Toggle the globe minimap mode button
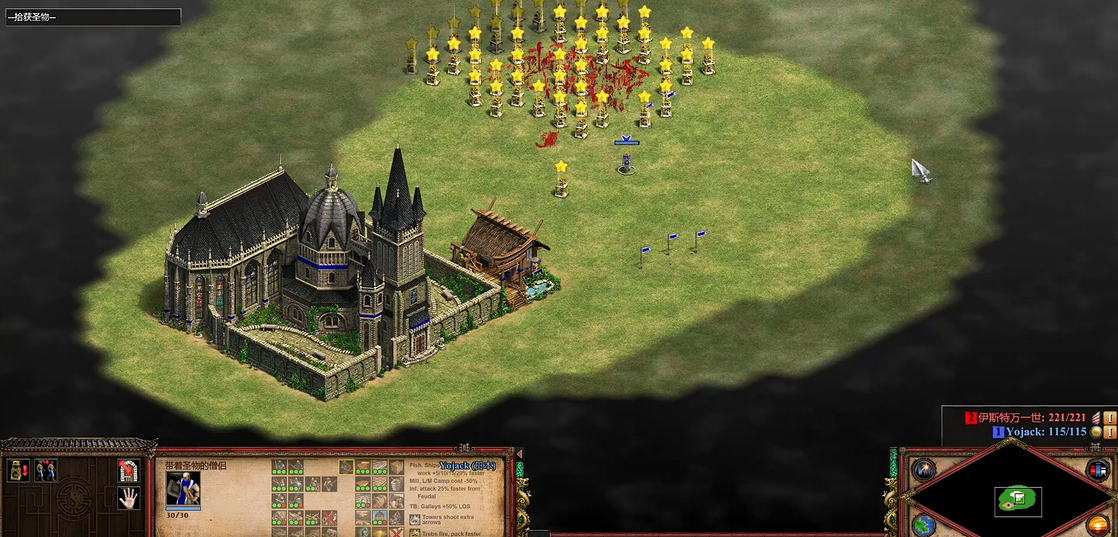The width and height of the screenshot is (1118, 537). coord(923,524)
